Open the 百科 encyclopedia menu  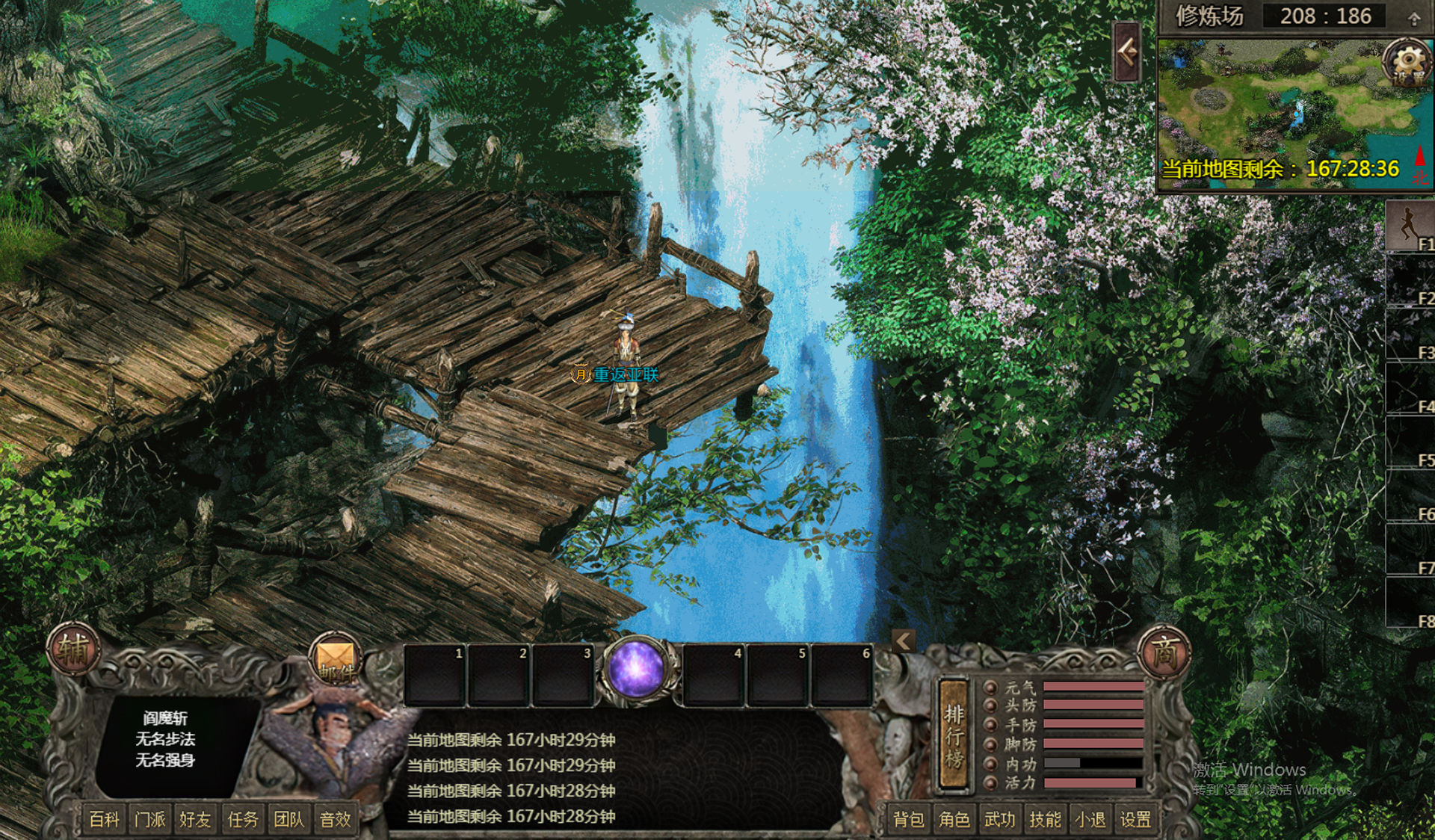tap(105, 820)
